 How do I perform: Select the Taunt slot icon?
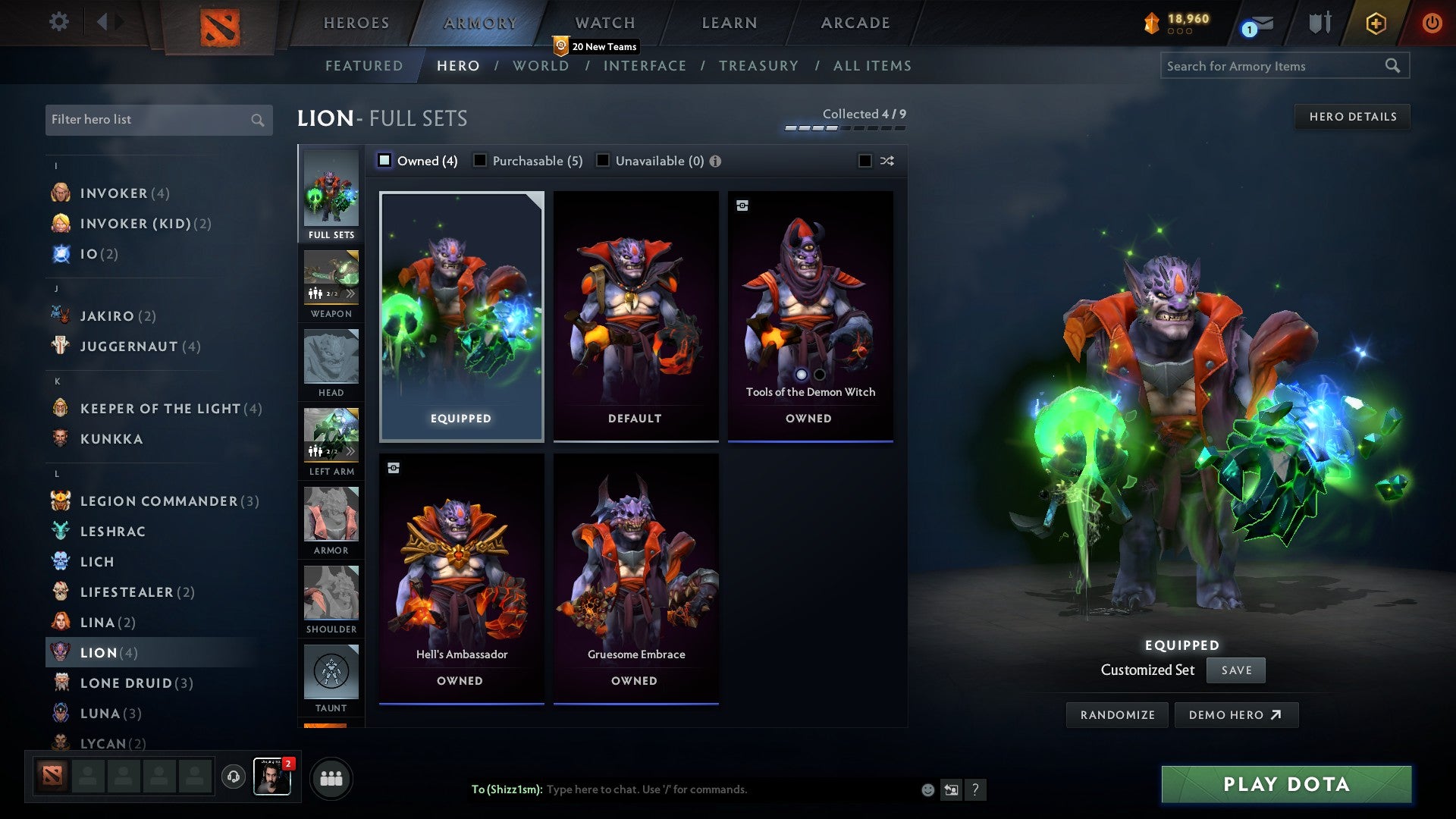tap(331, 670)
